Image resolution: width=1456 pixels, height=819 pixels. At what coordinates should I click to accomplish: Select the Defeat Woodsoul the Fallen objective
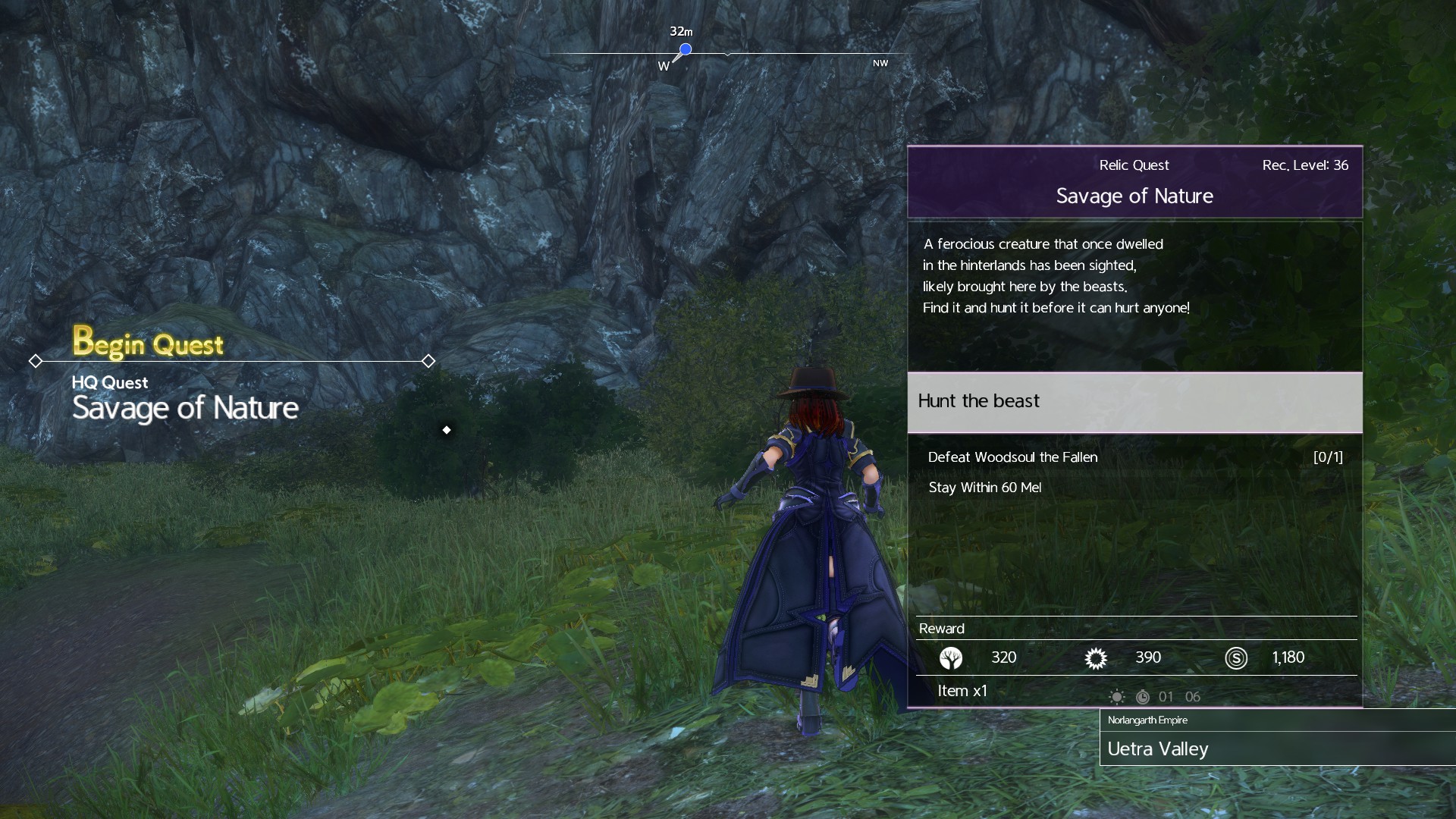tap(1012, 457)
